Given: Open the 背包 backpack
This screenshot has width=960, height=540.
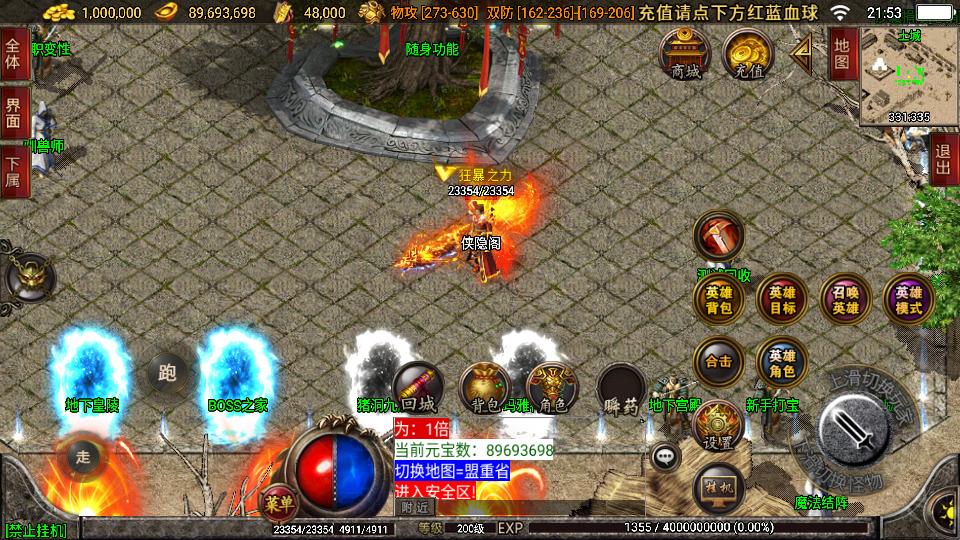Looking at the screenshot, I should 486,388.
